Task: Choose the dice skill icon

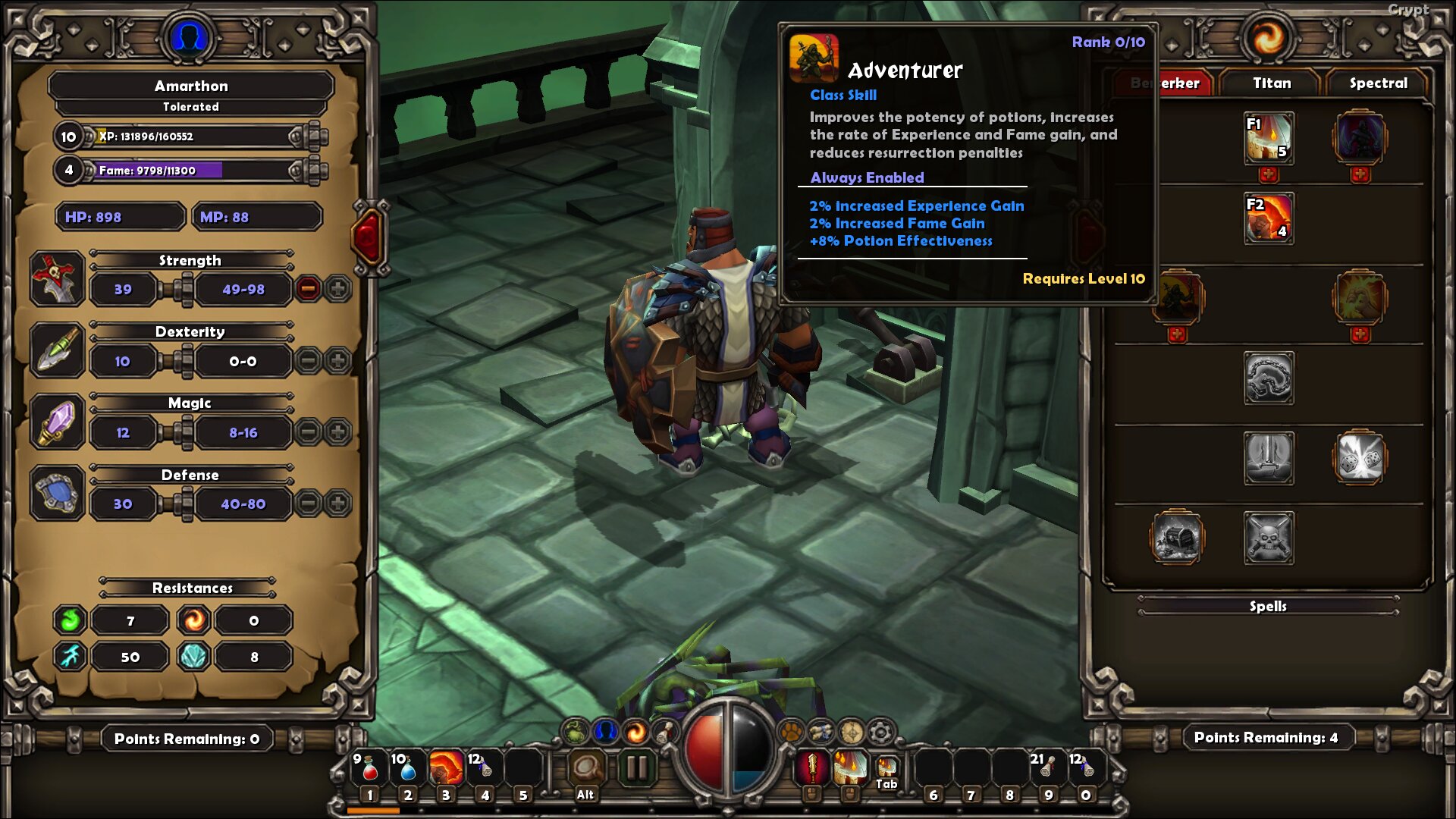Action: [1360, 457]
